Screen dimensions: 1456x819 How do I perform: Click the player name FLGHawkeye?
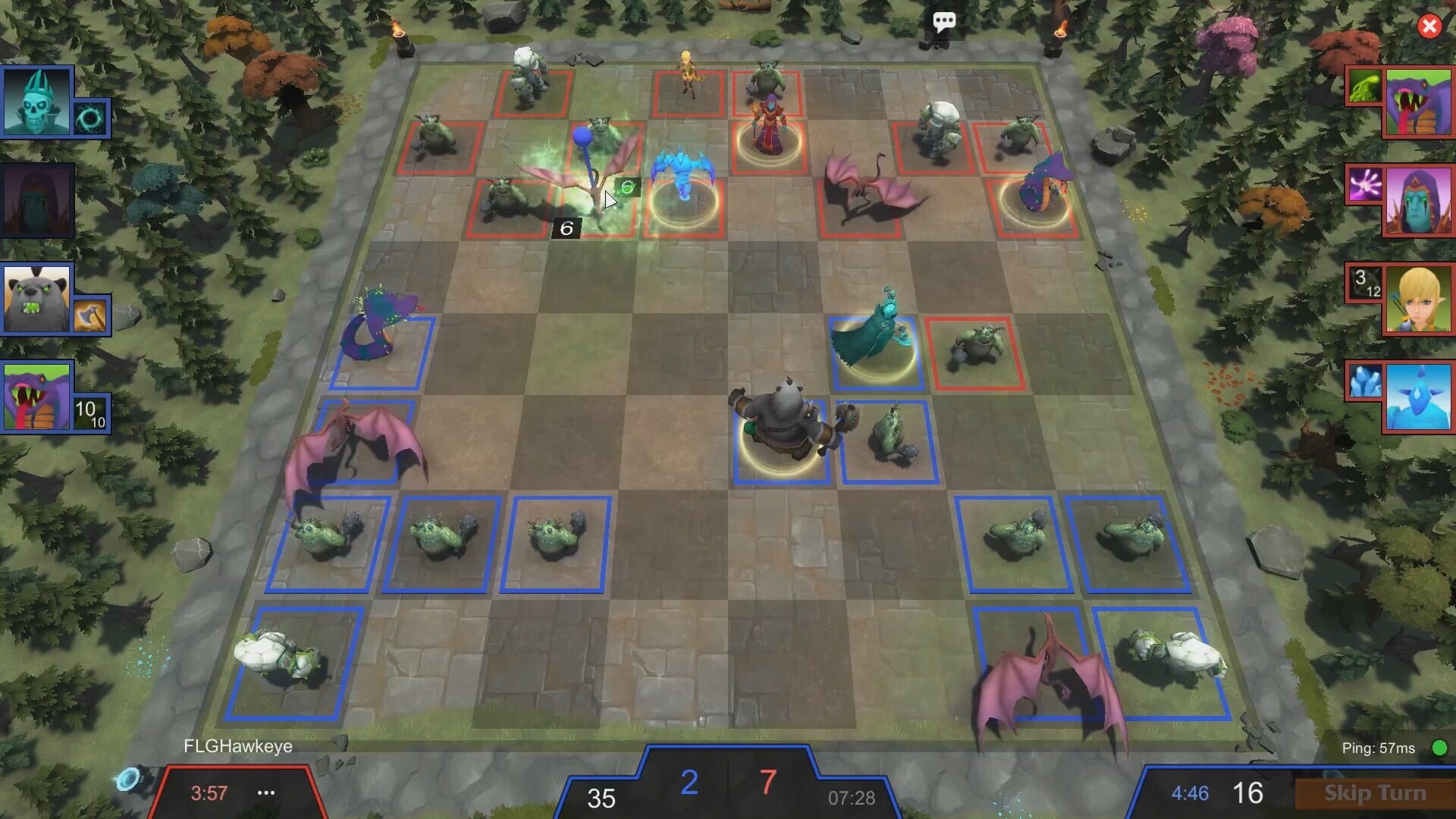tap(236, 745)
